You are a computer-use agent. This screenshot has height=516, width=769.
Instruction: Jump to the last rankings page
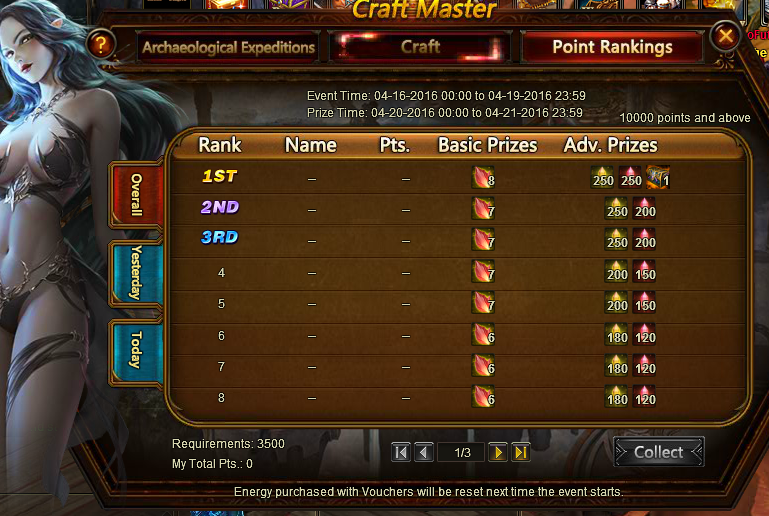coord(520,453)
